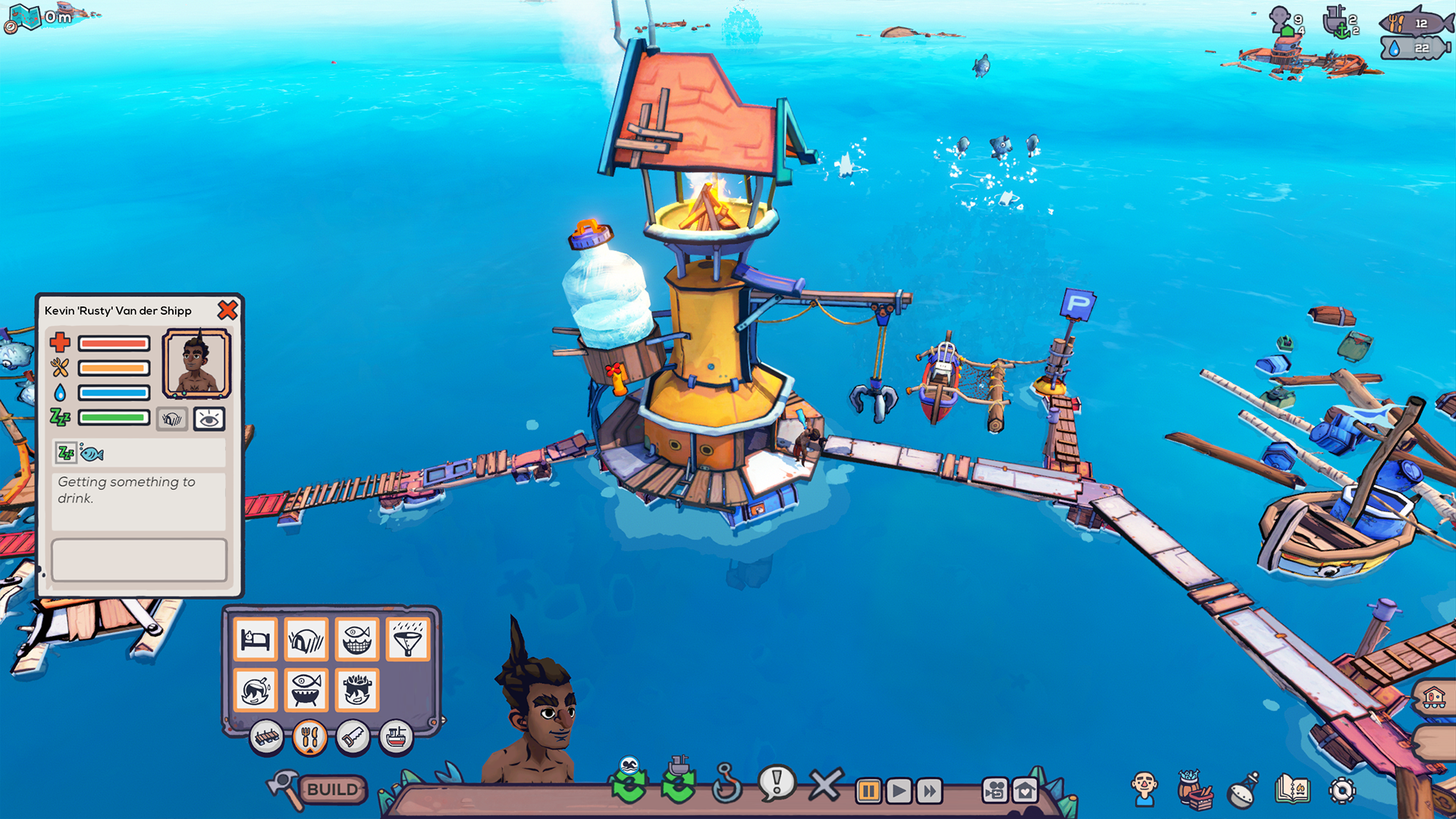Image resolution: width=1456 pixels, height=819 pixels.
Task: Open the villagers overview icon
Action: [x=1144, y=789]
